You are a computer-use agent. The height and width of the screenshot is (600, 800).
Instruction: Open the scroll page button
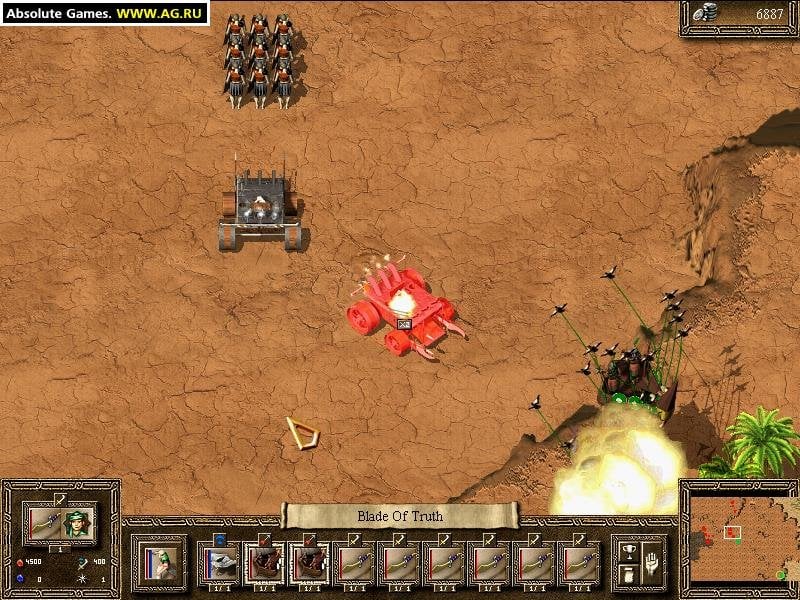pos(628,575)
